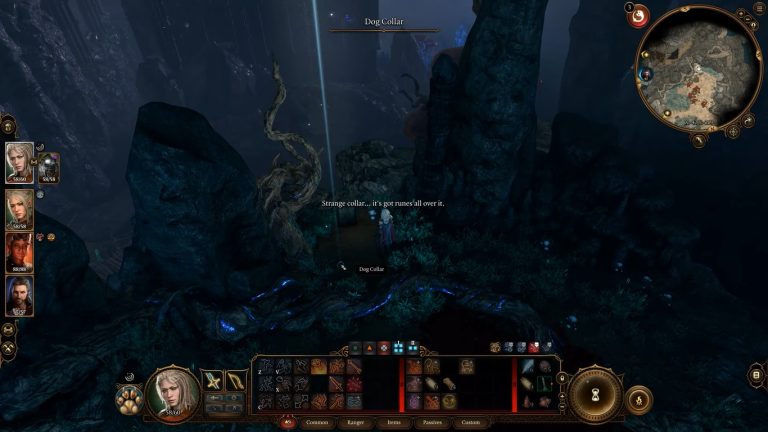Switch hotbar to the Ranger tab
Image resolution: width=768 pixels, height=432 pixels.
pos(354,423)
